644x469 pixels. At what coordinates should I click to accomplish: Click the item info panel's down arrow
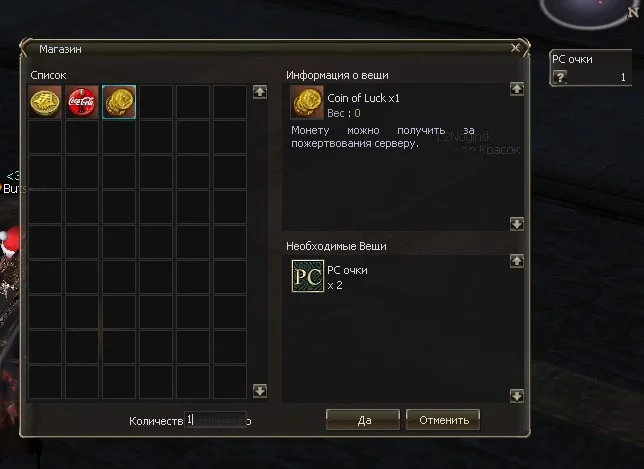(517, 224)
